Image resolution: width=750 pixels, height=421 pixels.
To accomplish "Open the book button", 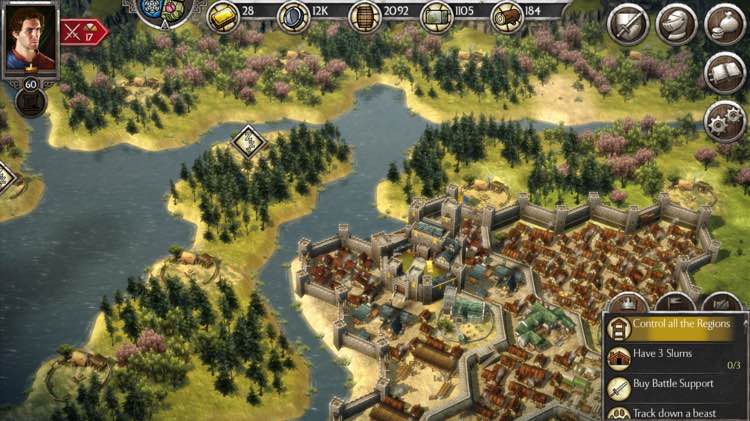I will (725, 72).
